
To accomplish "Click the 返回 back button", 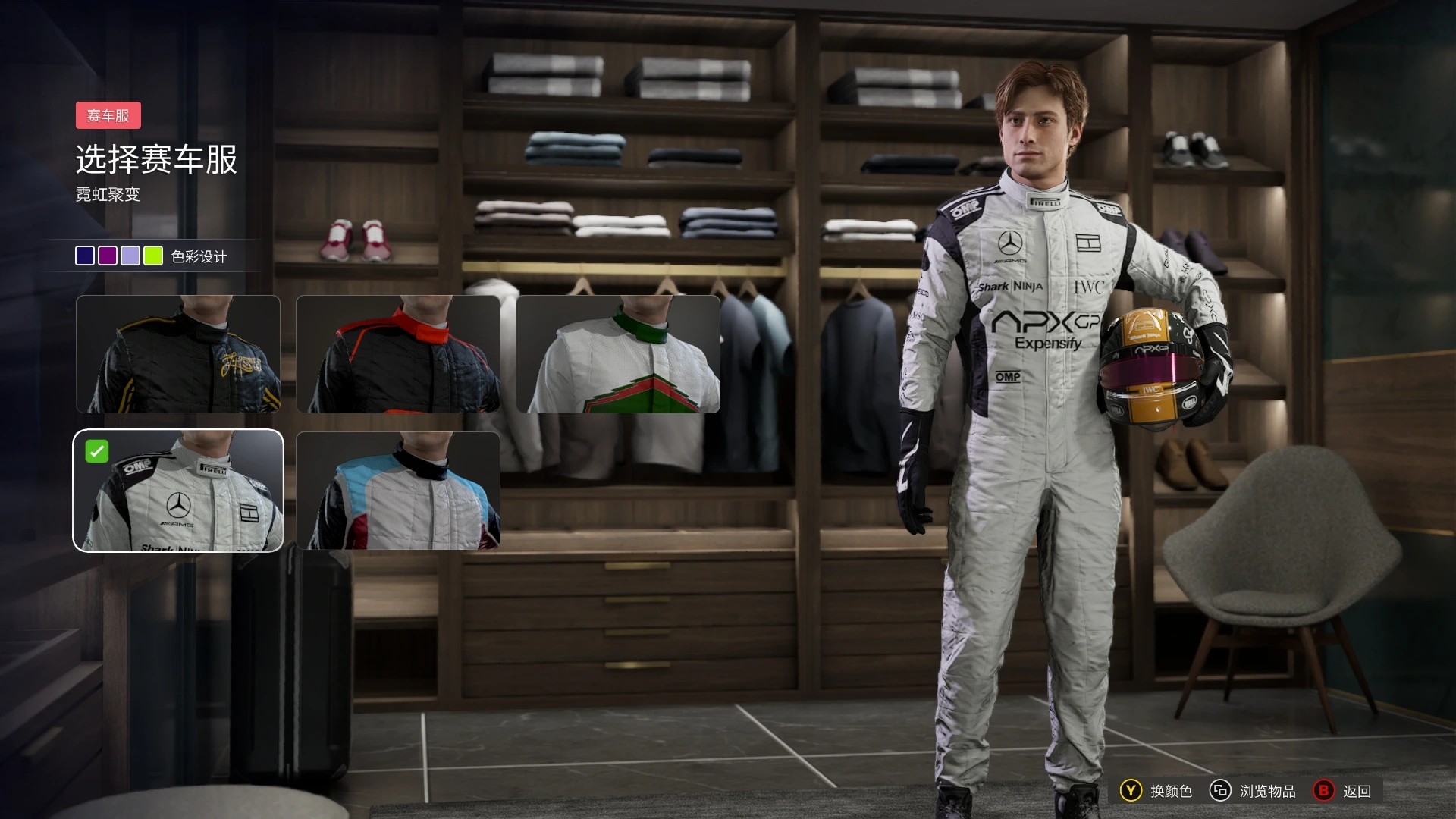I will 1343,791.
